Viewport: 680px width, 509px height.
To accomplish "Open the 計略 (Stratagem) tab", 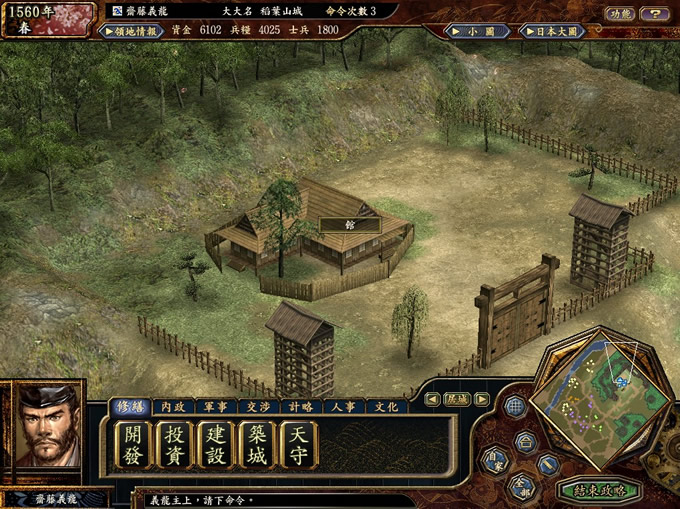I will (301, 407).
